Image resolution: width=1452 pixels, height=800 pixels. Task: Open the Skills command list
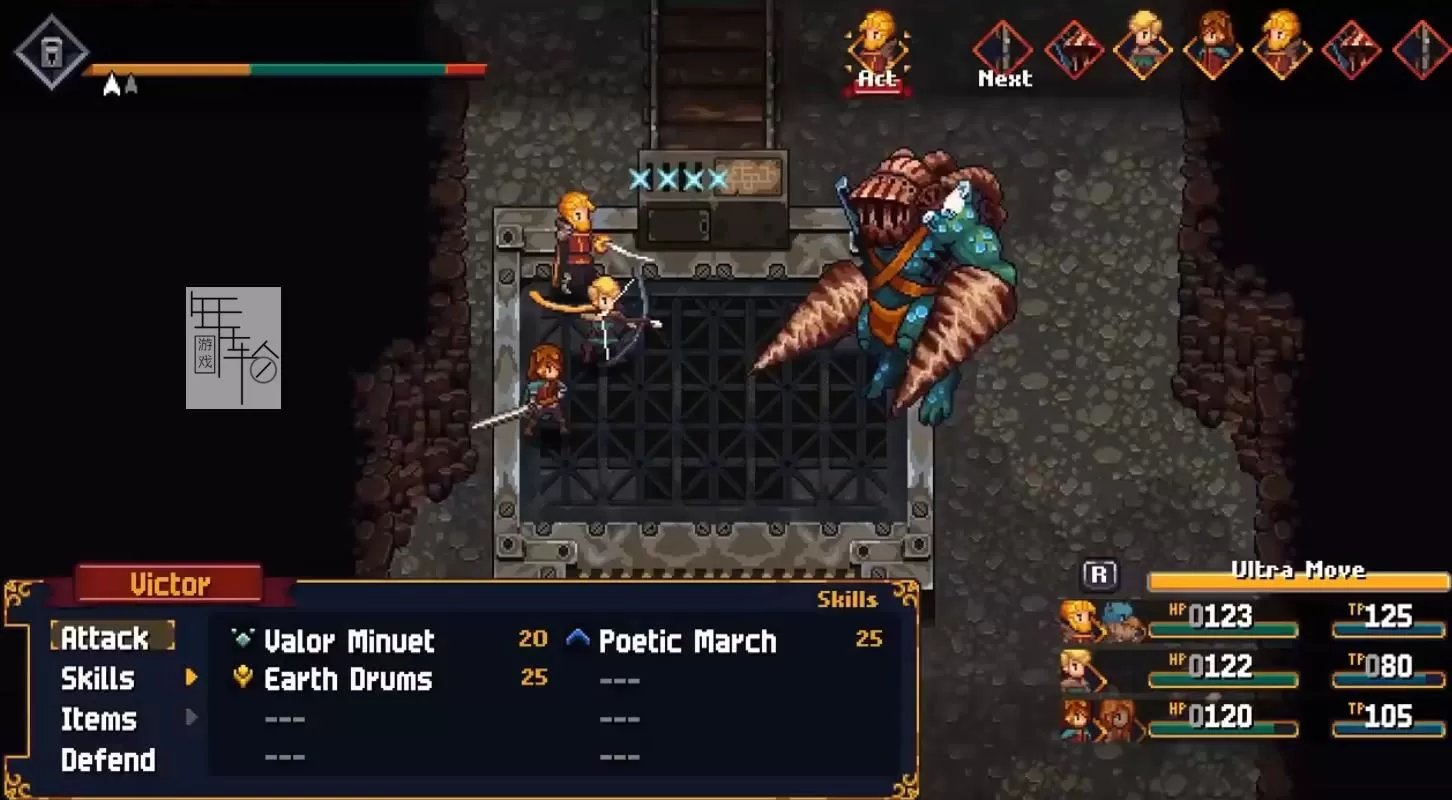(98, 679)
